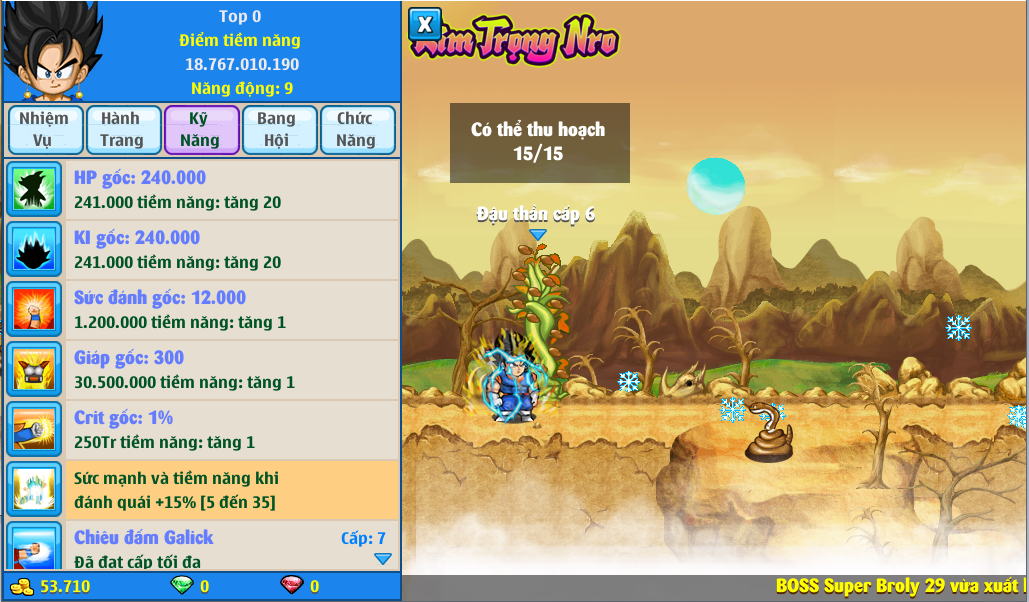Choose the KI gốc stat row
The height and width of the screenshot is (602, 1029).
(230, 250)
